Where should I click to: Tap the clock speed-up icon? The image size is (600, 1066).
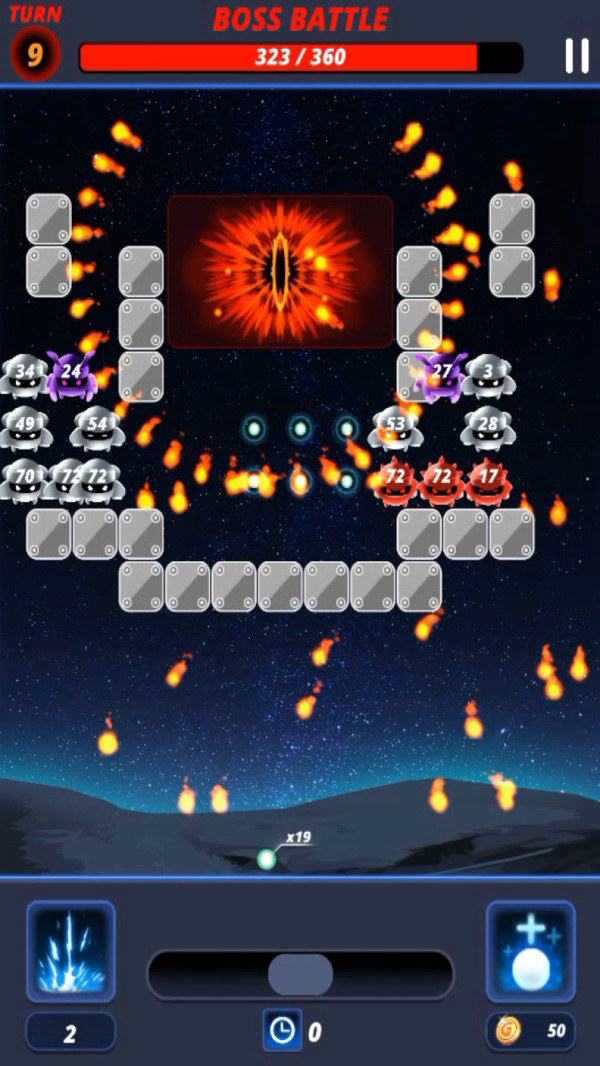[x=282, y=1029]
